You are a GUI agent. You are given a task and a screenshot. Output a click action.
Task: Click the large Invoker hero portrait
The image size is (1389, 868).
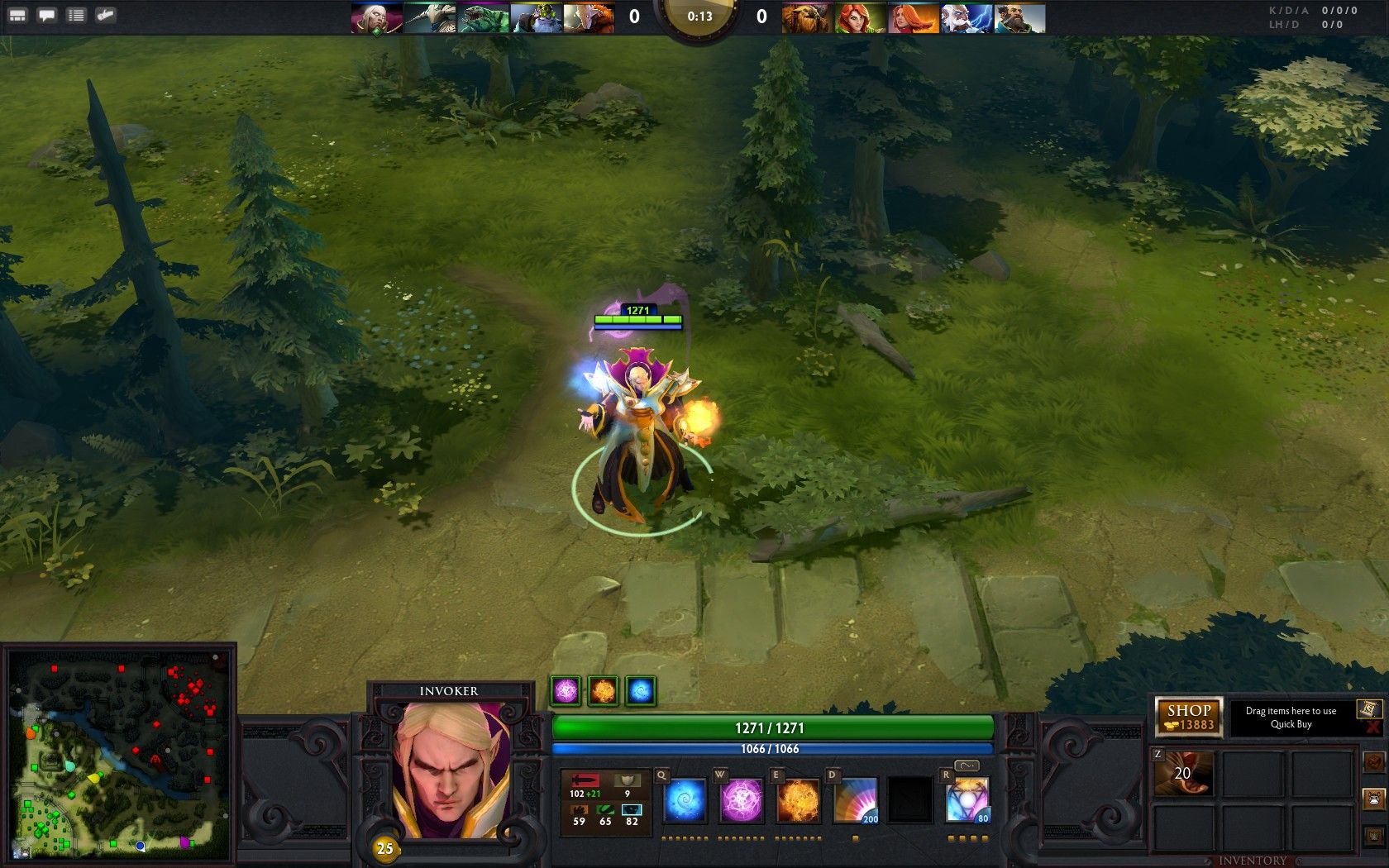pos(451,770)
